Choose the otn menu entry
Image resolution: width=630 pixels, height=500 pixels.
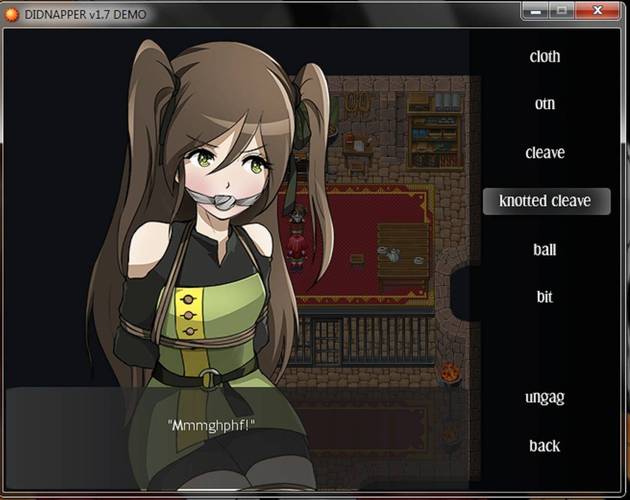point(545,104)
